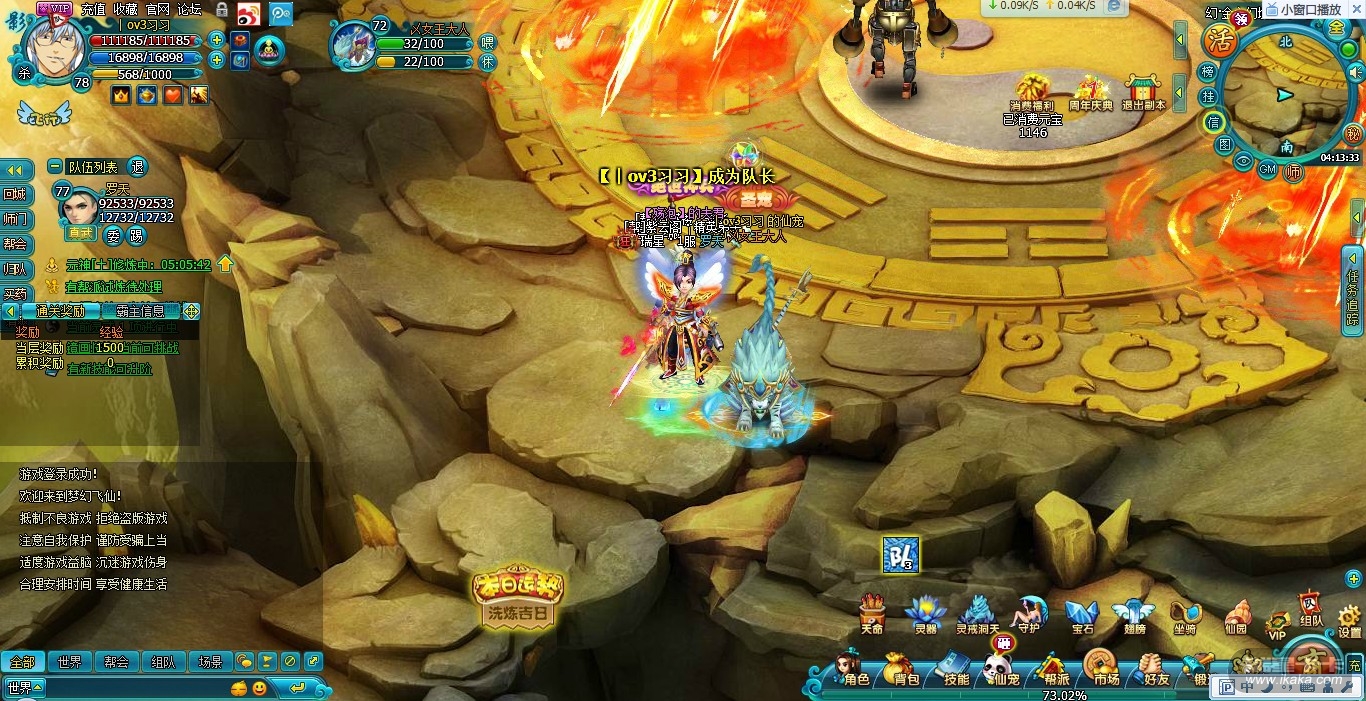Click the 活 activity button by minimap
1366x701 pixels.
pyautogui.click(x=1219, y=41)
